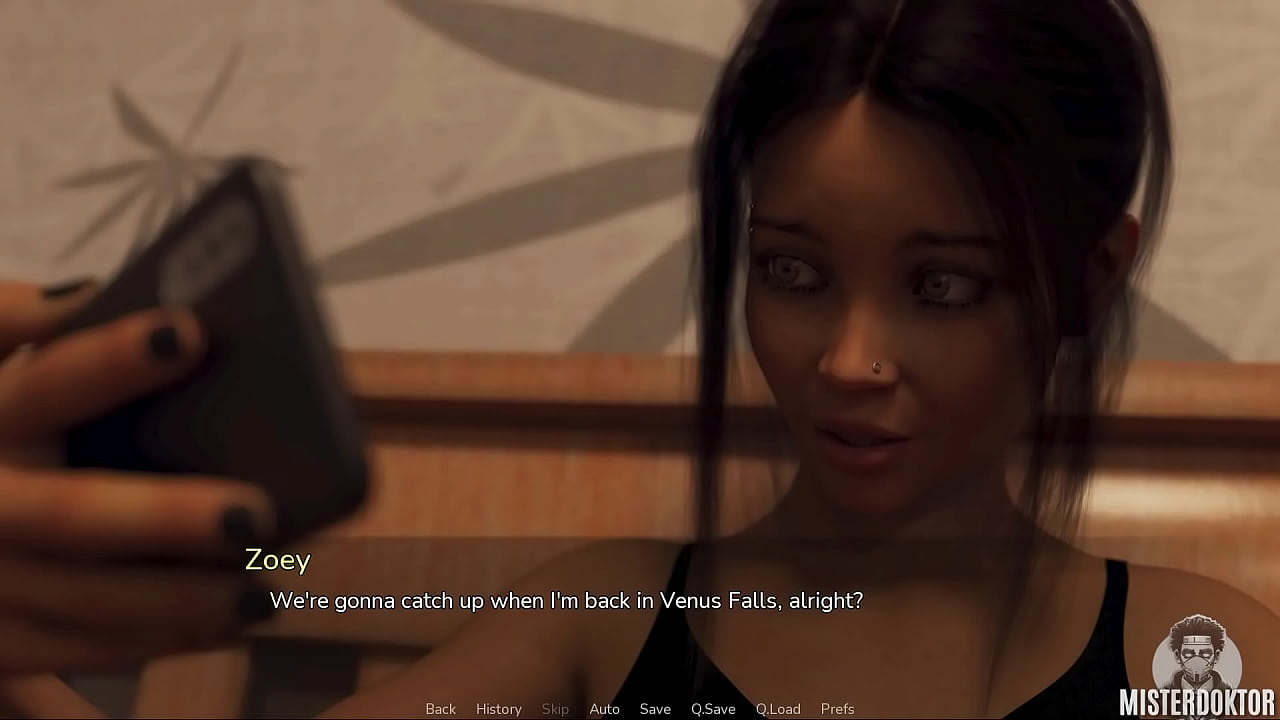This screenshot has height=720, width=1280.
Task: Click Zoey's name label above the dialogue
Action: coord(276,561)
